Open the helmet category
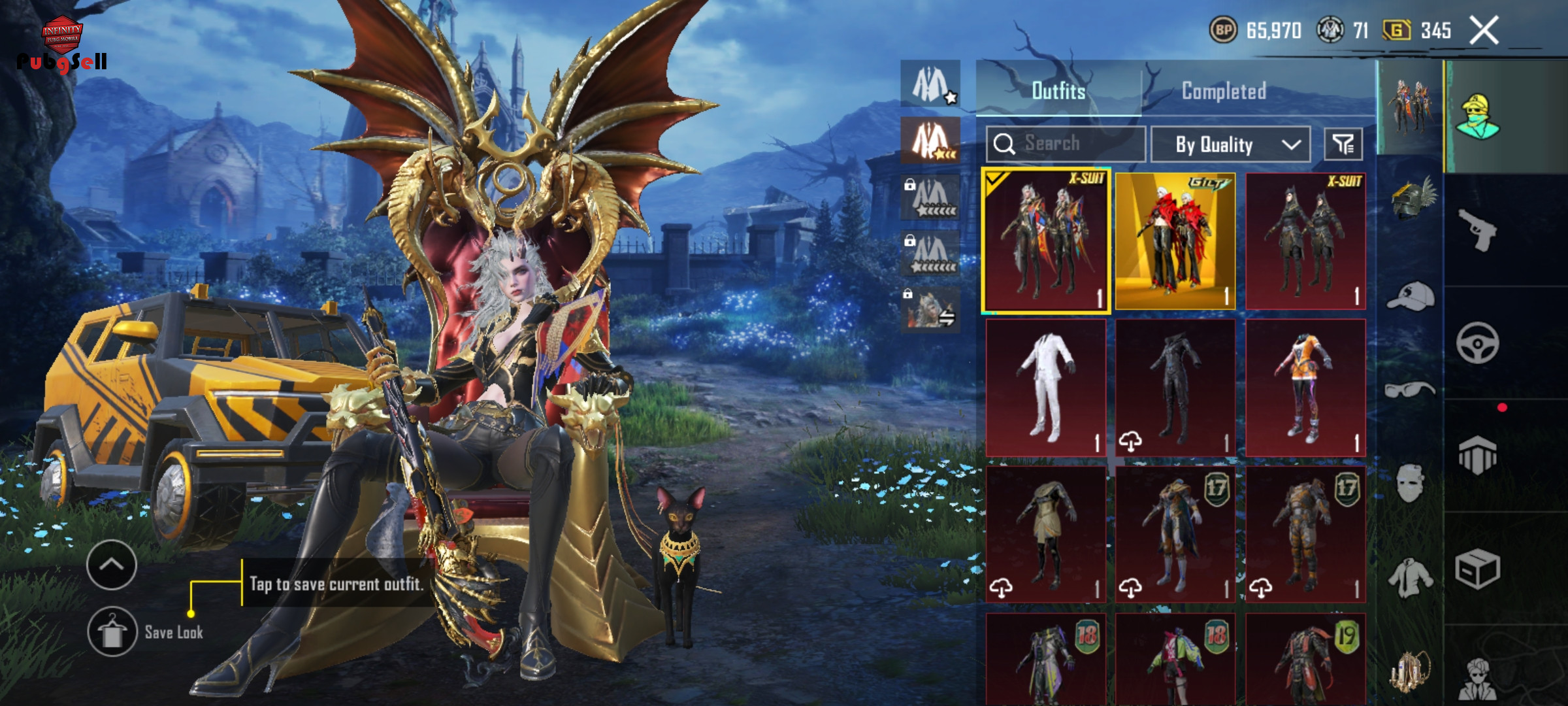Image resolution: width=1568 pixels, height=706 pixels. point(1410,199)
